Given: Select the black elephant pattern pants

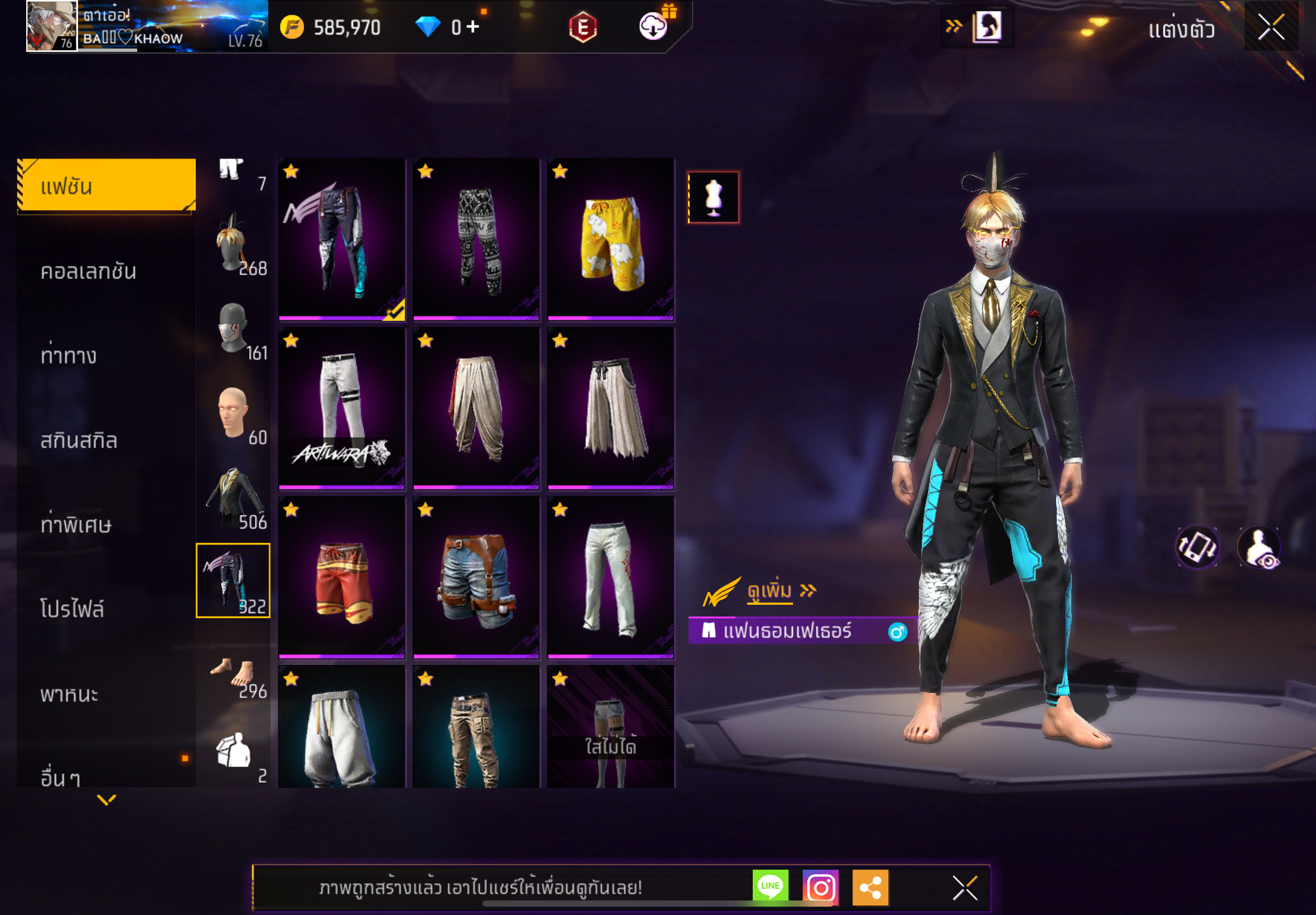Looking at the screenshot, I should 476,240.
